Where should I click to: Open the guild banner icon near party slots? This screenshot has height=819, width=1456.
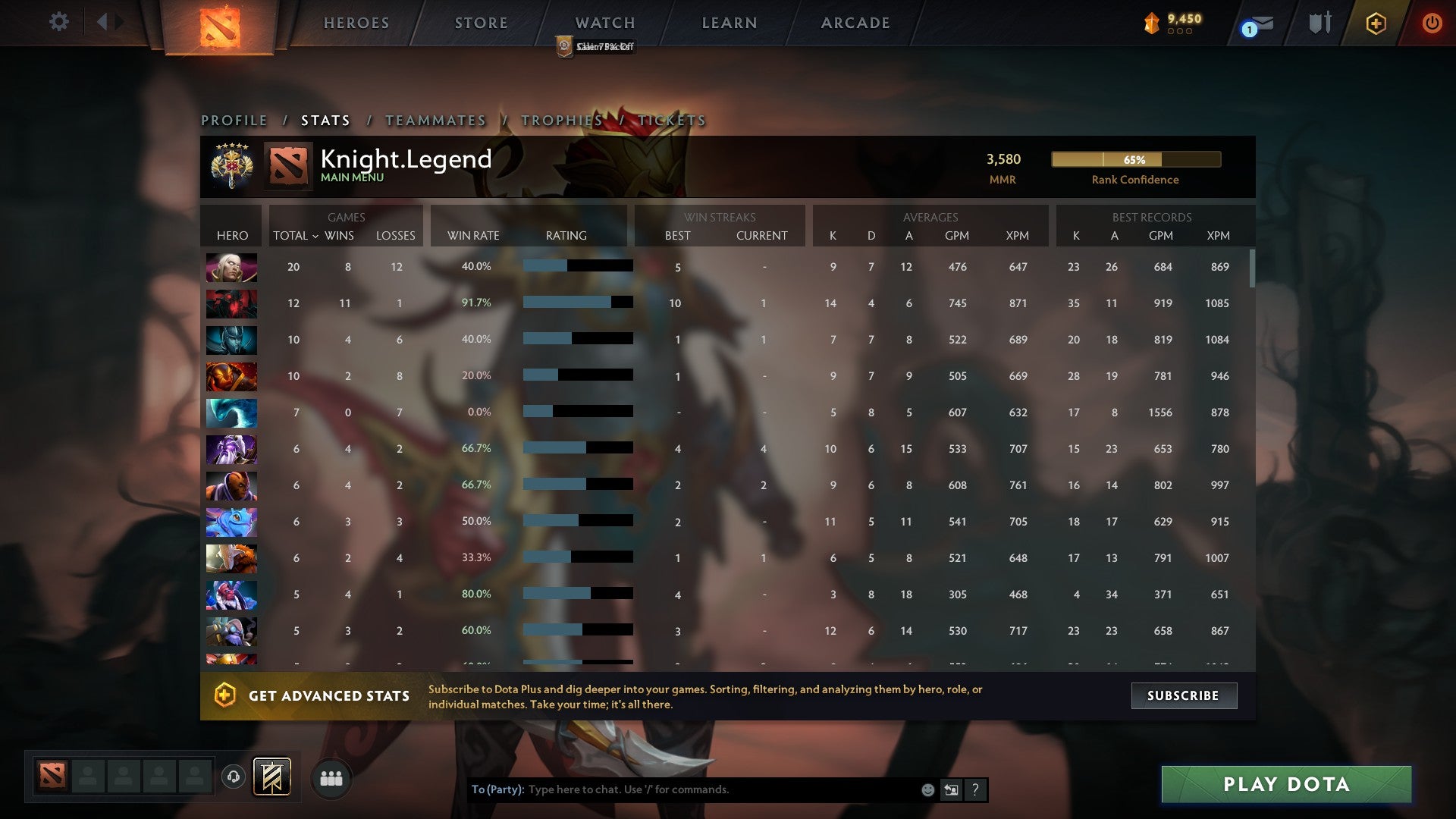click(x=273, y=777)
